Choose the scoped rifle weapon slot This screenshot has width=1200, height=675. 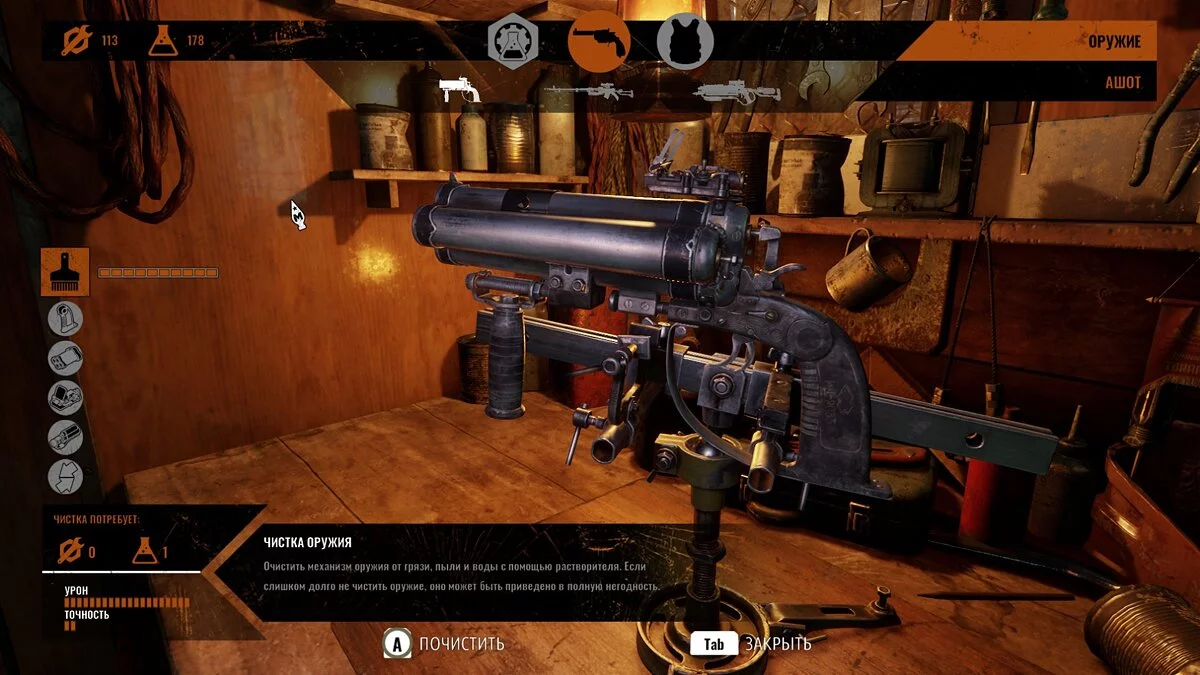tap(587, 92)
